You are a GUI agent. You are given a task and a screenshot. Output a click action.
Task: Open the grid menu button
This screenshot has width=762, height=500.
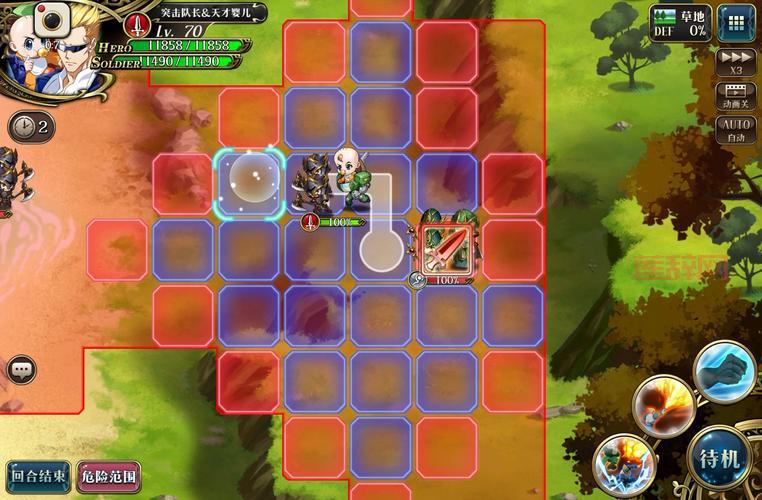736,22
